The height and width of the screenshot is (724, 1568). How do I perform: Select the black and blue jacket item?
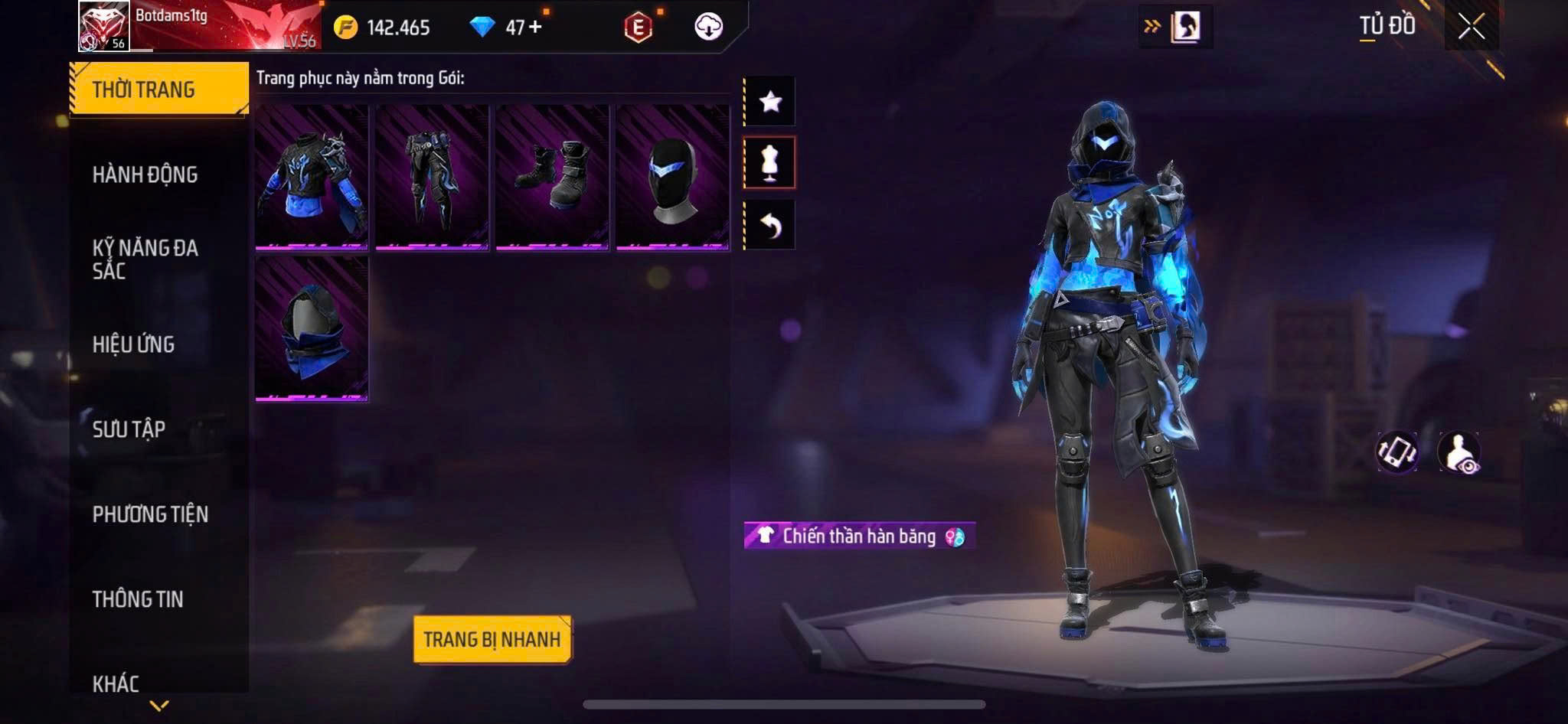coord(312,178)
